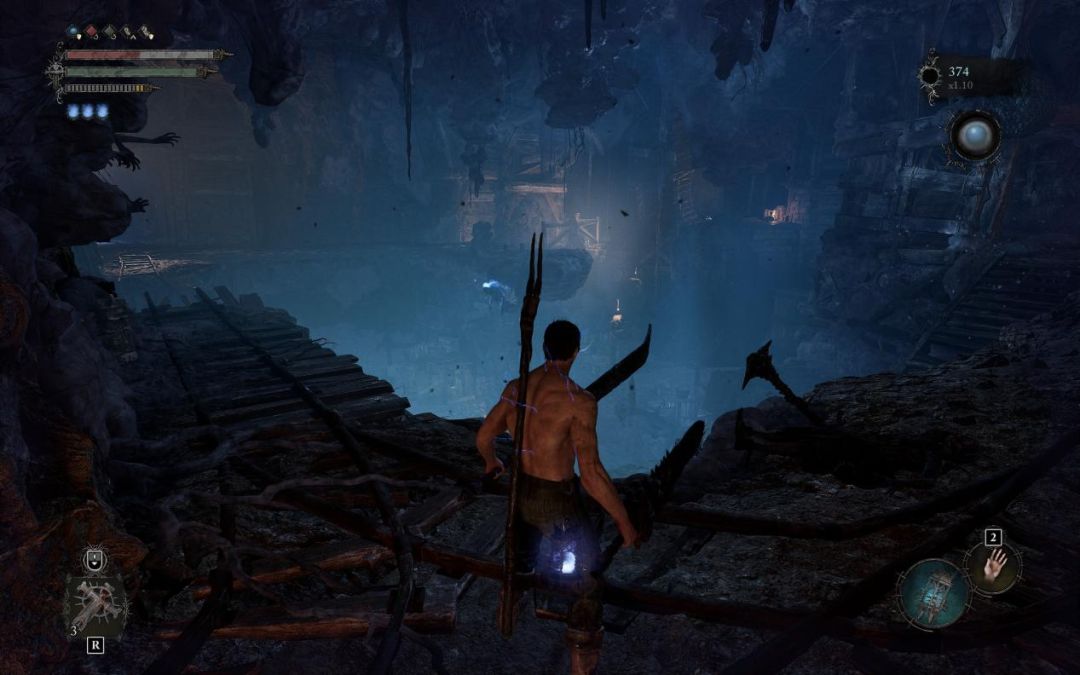Screen dimensions: 1080x675
Task: Select the Umbral lamp ability icon
Action: [x=932, y=592]
